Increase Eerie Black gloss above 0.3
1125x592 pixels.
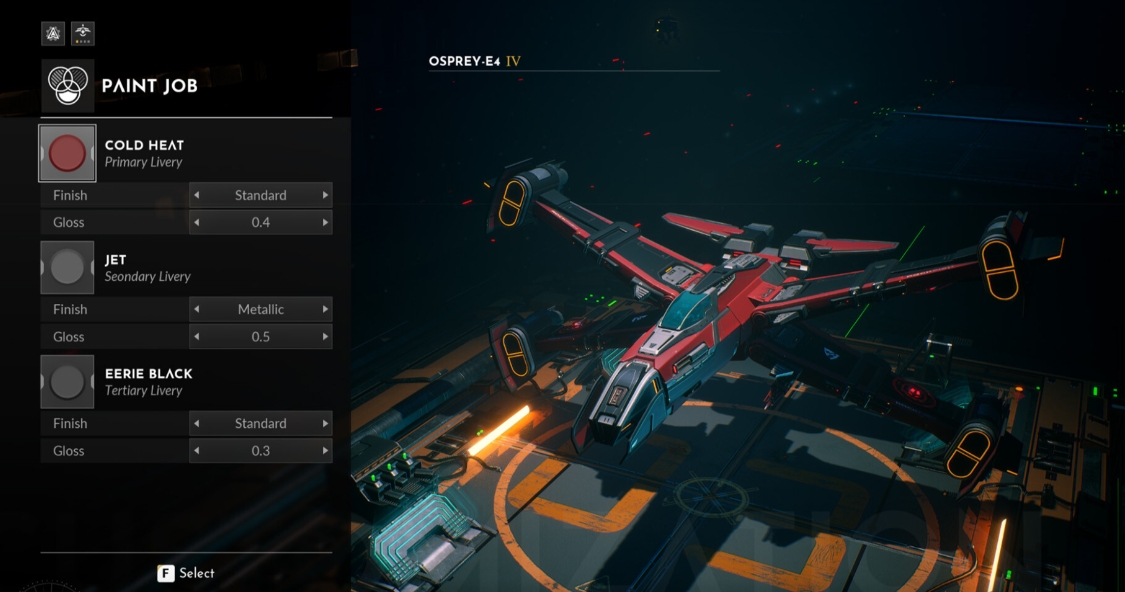325,451
